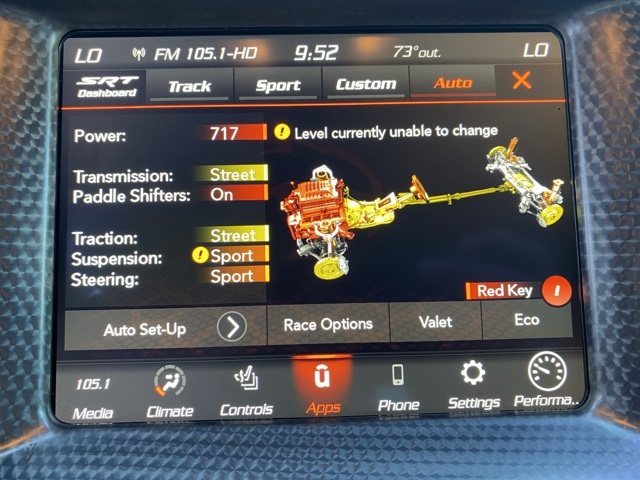This screenshot has height=480, width=640.
Task: Open the Media menu
Action: (94, 395)
